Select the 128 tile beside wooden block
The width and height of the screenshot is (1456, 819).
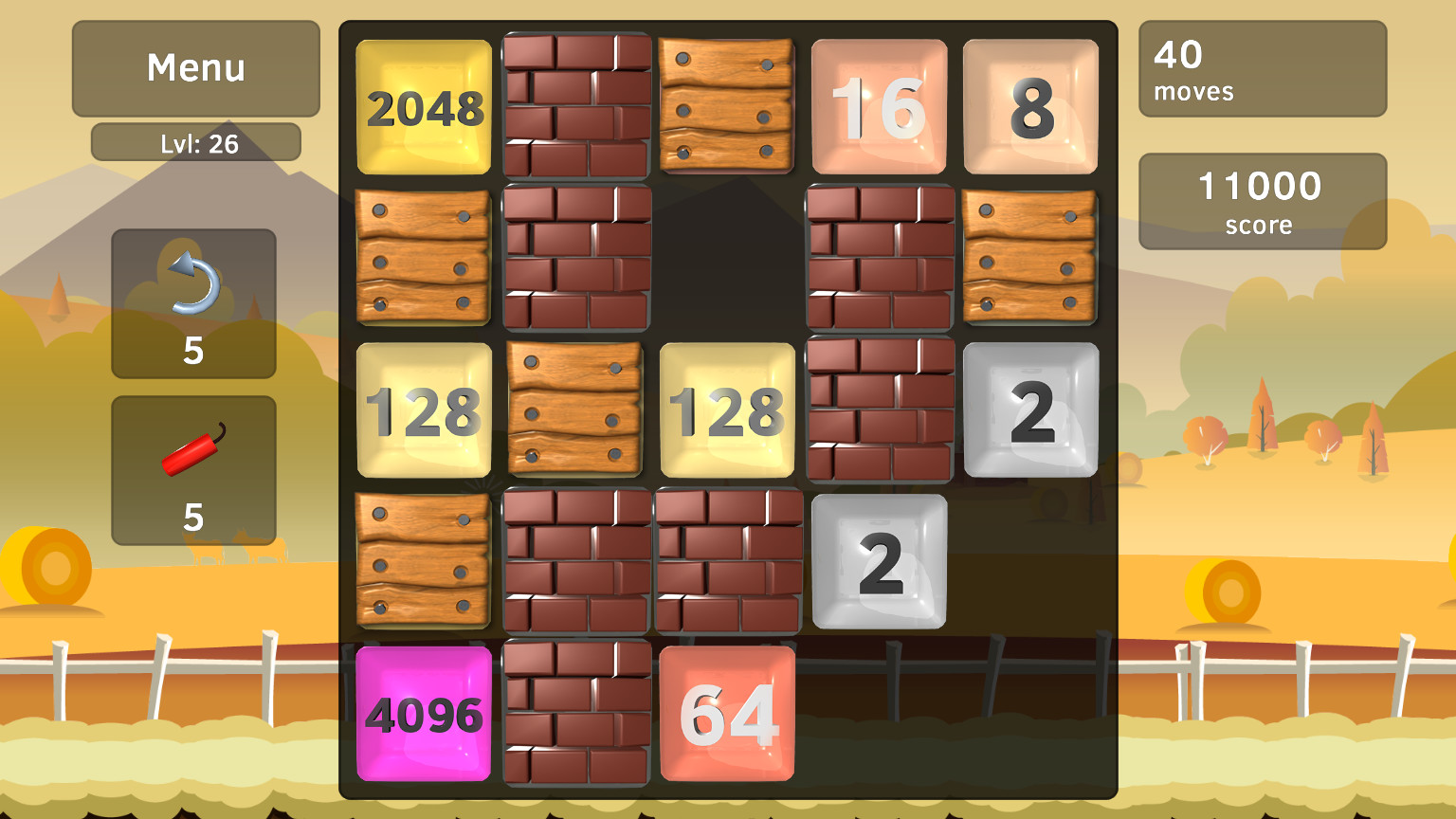(726, 409)
